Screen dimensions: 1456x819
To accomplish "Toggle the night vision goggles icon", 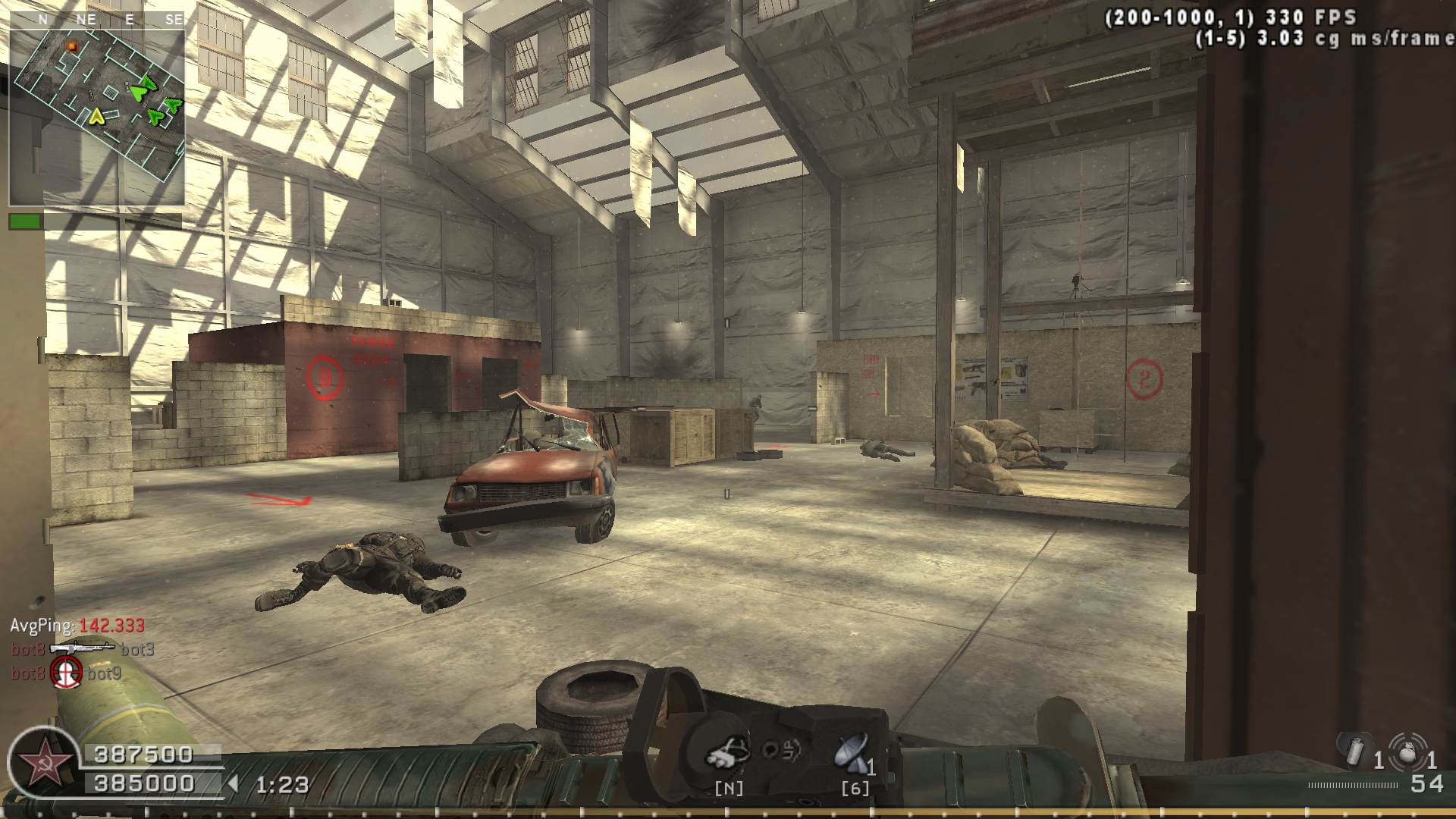I will pyautogui.click(x=728, y=752).
